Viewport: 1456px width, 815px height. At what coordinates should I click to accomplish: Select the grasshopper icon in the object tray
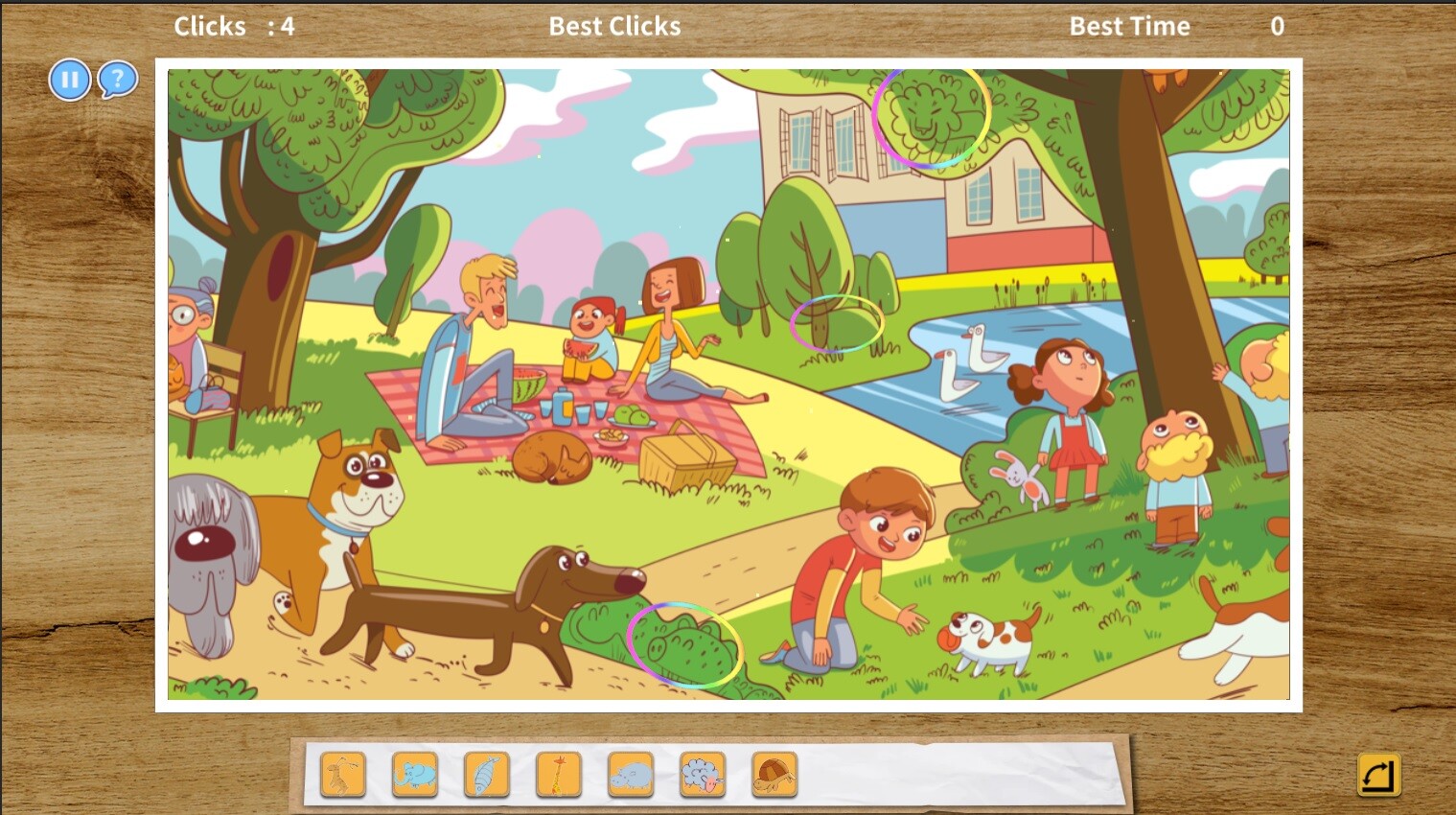tap(342, 775)
